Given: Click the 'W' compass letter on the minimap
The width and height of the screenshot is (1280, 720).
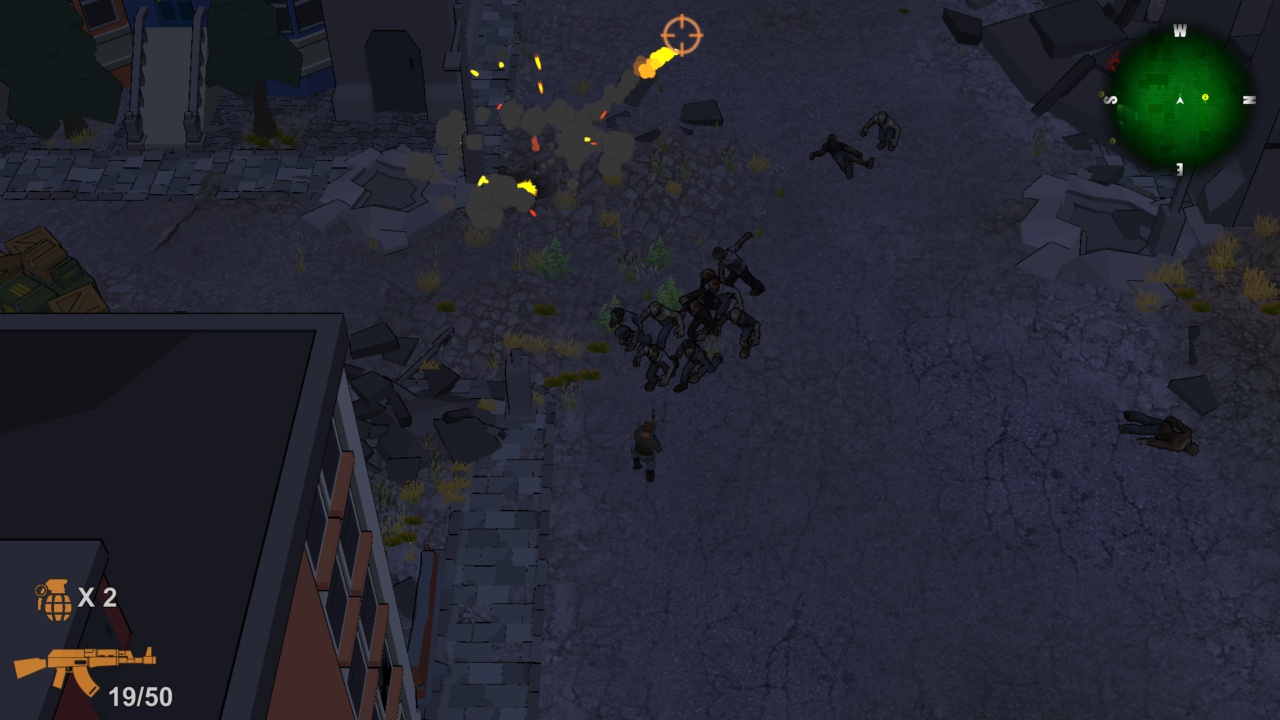Looking at the screenshot, I should (1180, 29).
